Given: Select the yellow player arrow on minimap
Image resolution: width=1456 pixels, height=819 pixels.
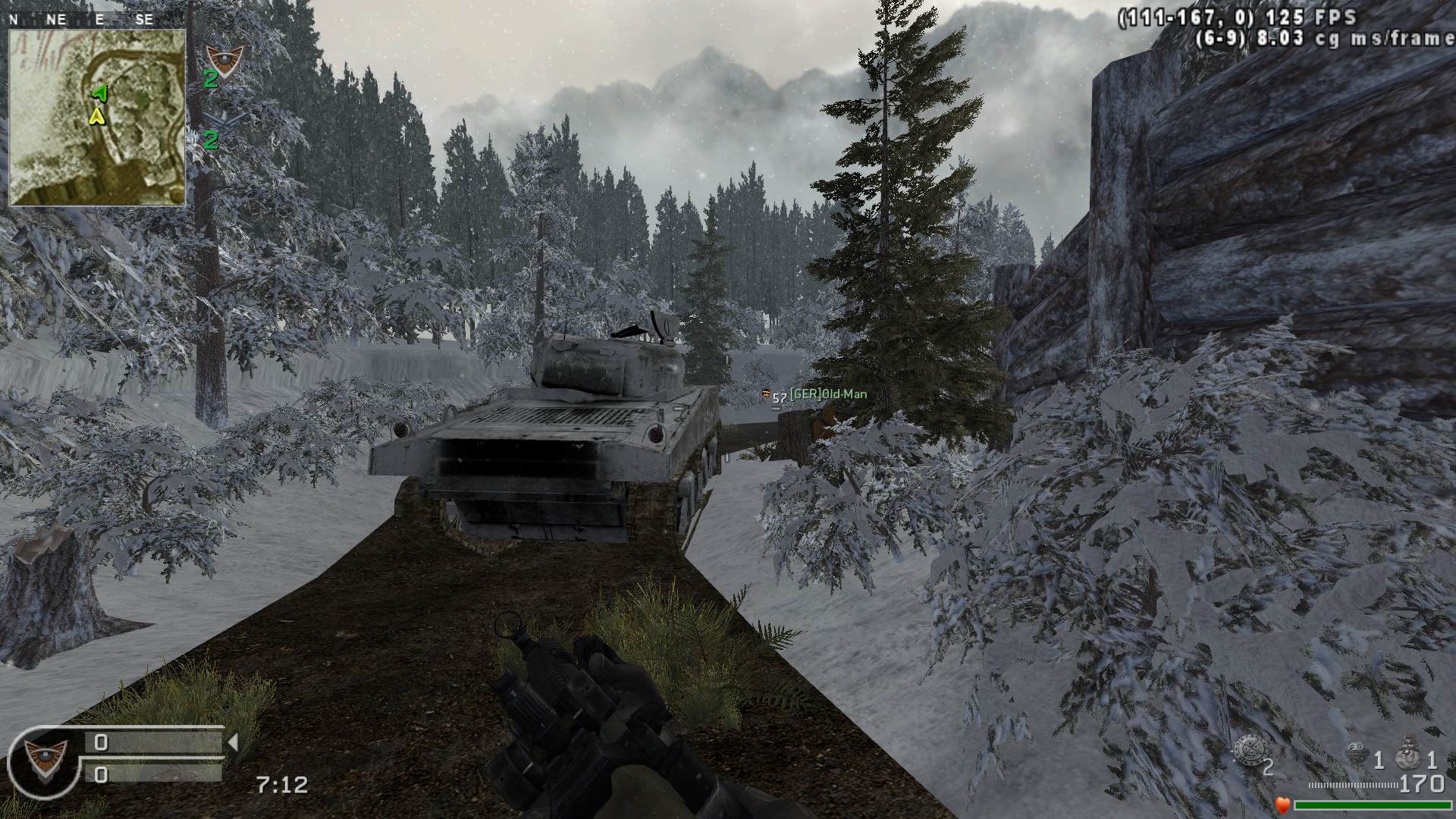Looking at the screenshot, I should [x=96, y=115].
